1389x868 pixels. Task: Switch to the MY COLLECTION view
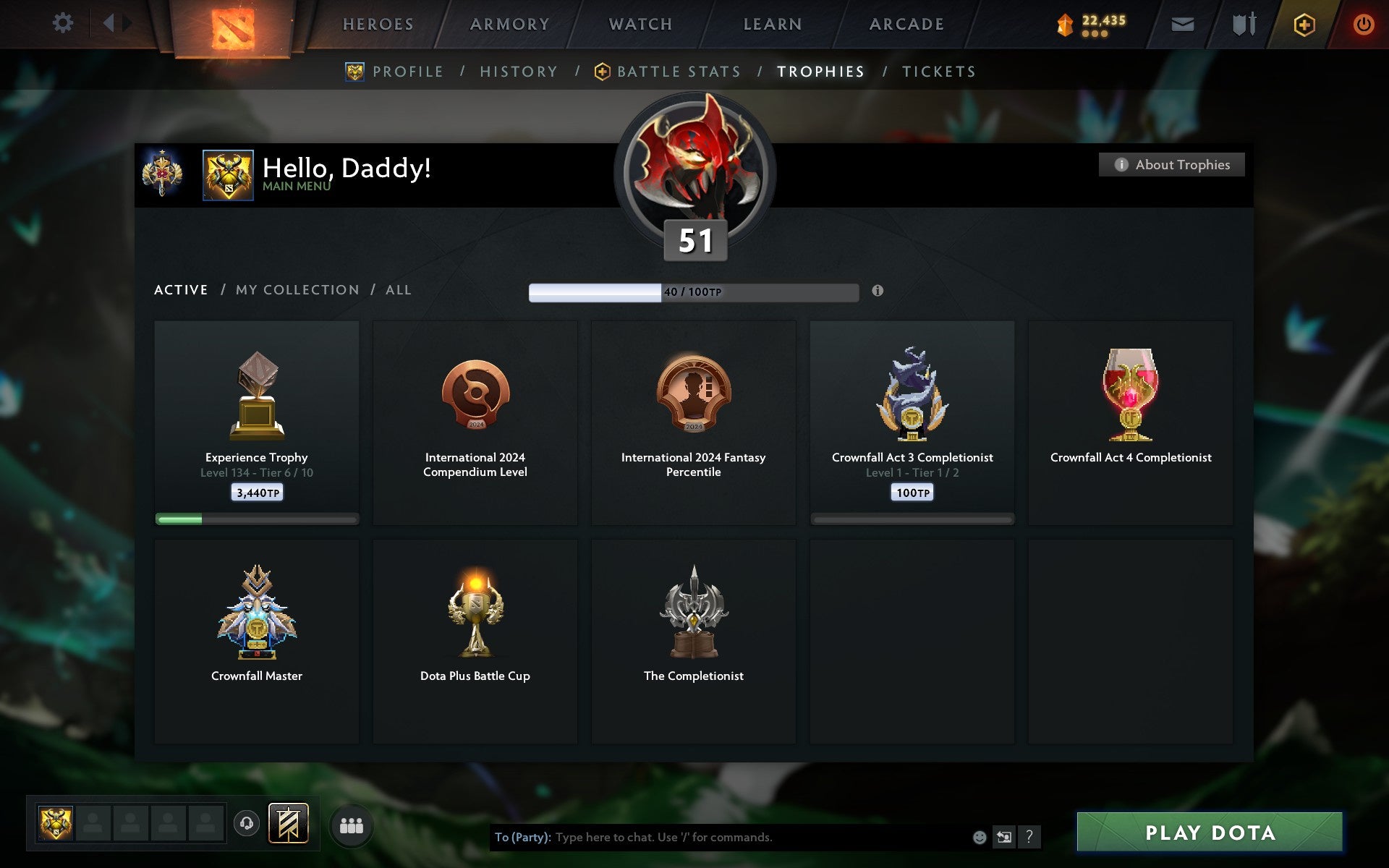pyautogui.click(x=297, y=289)
